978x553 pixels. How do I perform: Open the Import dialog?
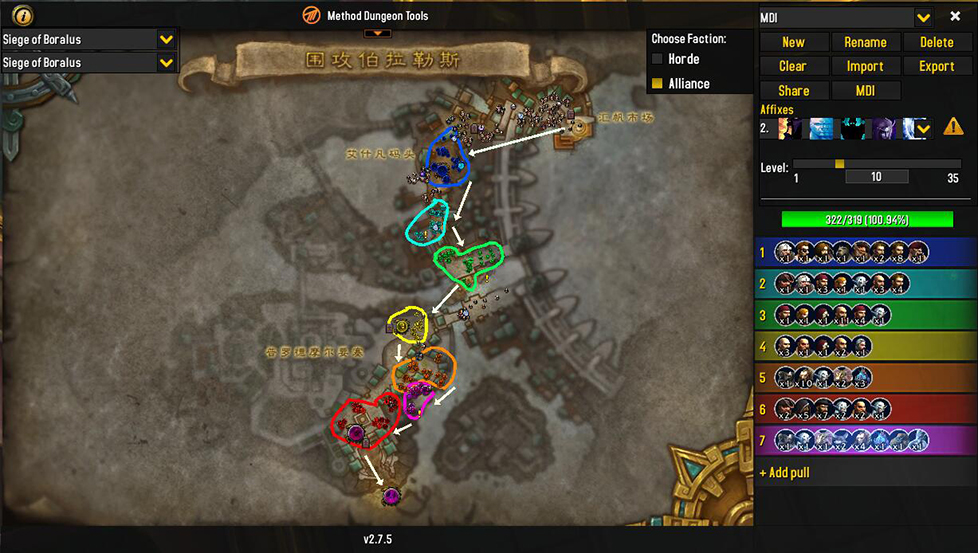click(865, 66)
